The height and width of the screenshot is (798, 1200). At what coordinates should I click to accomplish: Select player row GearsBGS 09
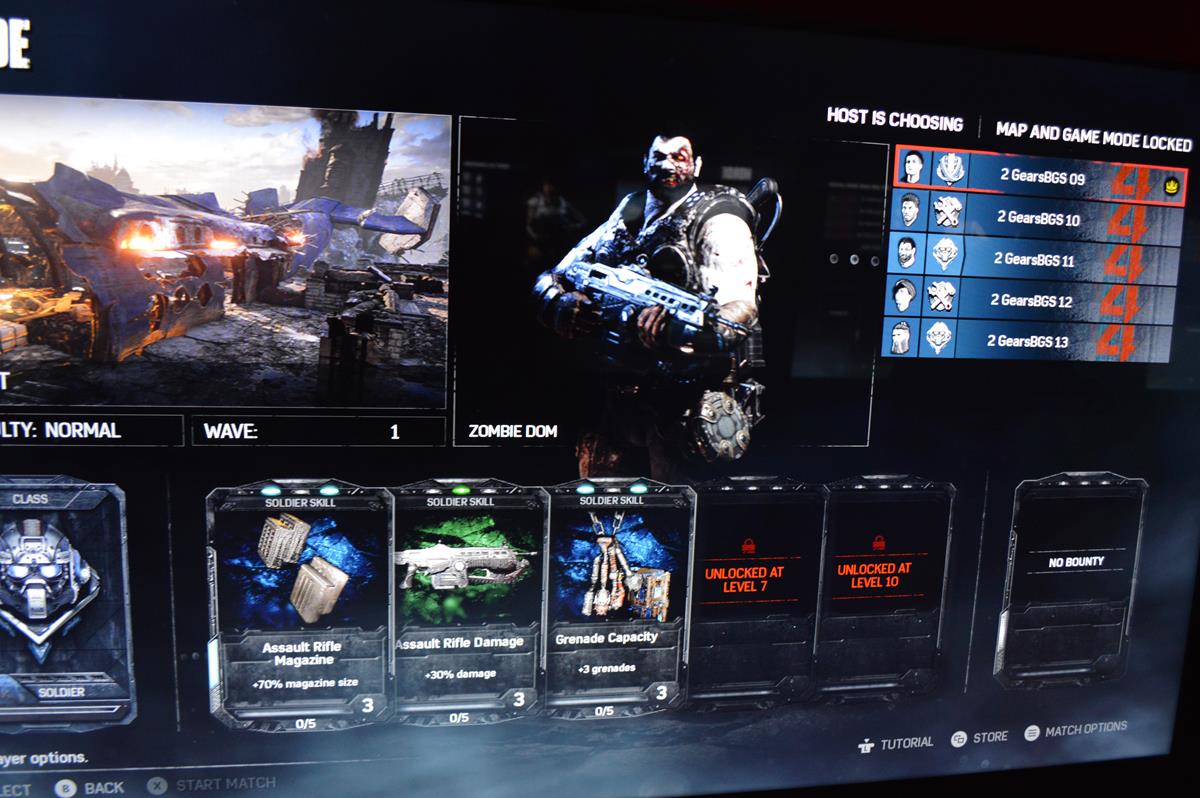[x=1038, y=173]
